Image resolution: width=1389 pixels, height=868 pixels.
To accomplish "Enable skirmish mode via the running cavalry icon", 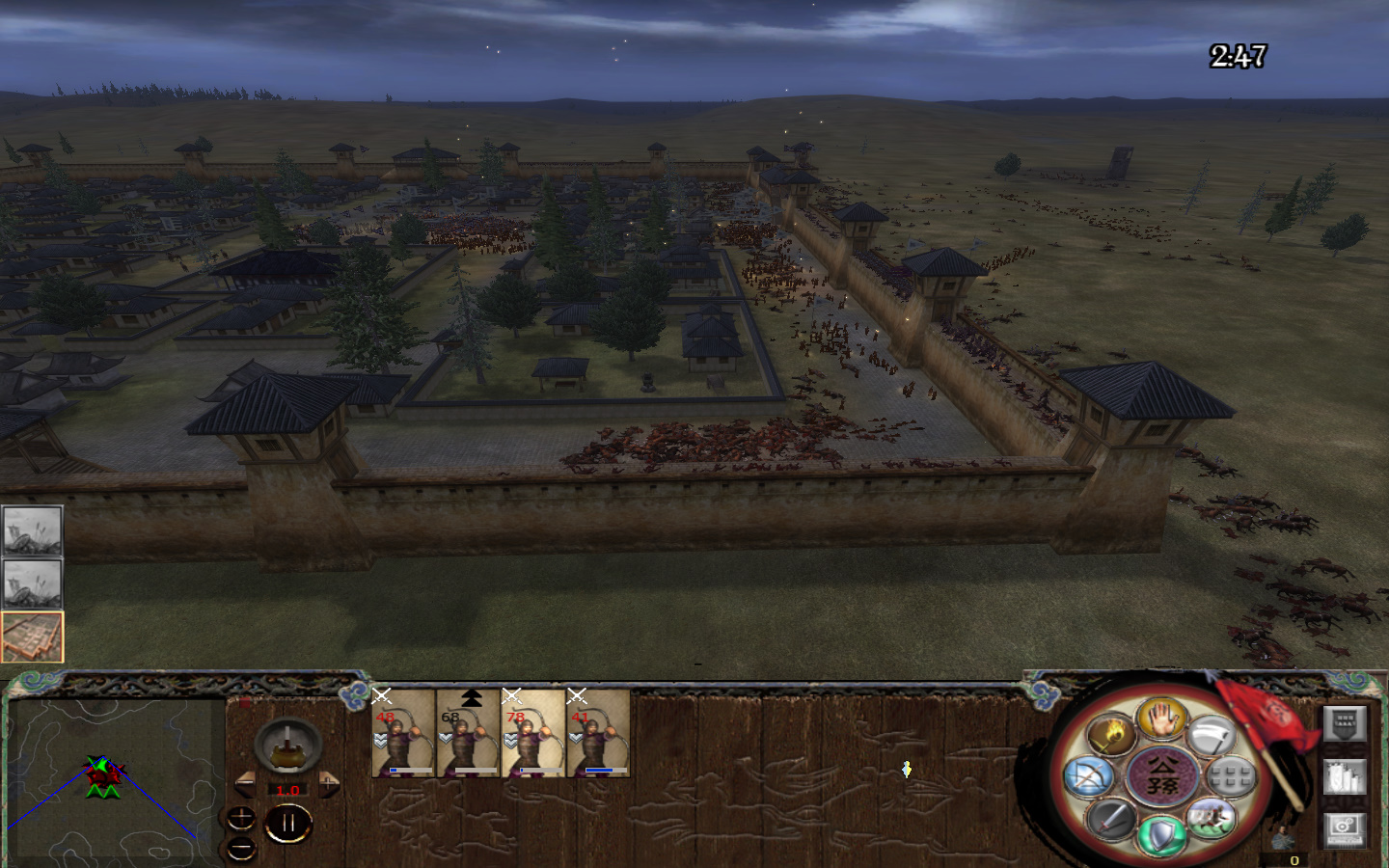I will pyautogui.click(x=1210, y=819).
